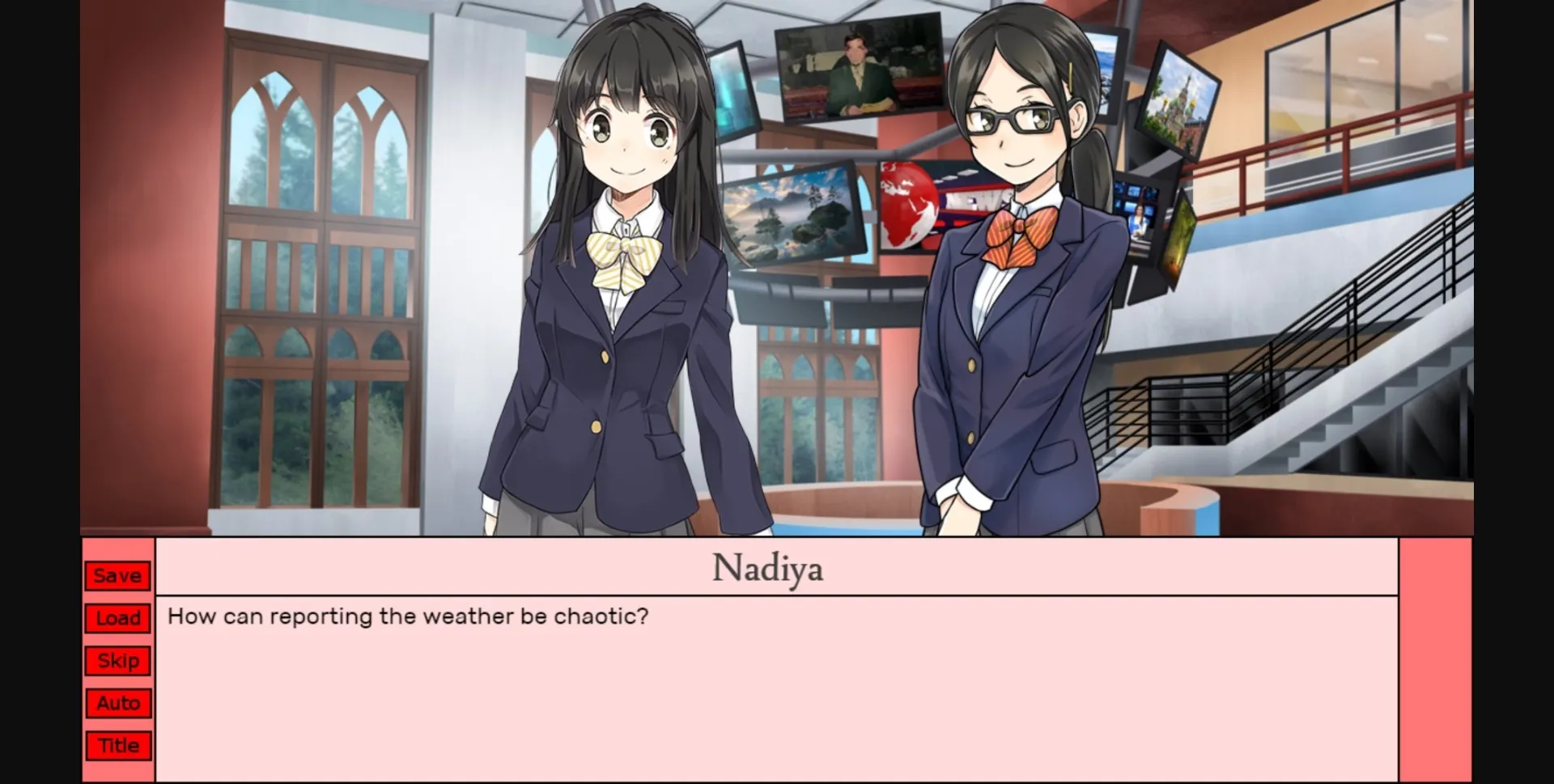Click the sidebar containing the menu buttons

[x=117, y=659]
